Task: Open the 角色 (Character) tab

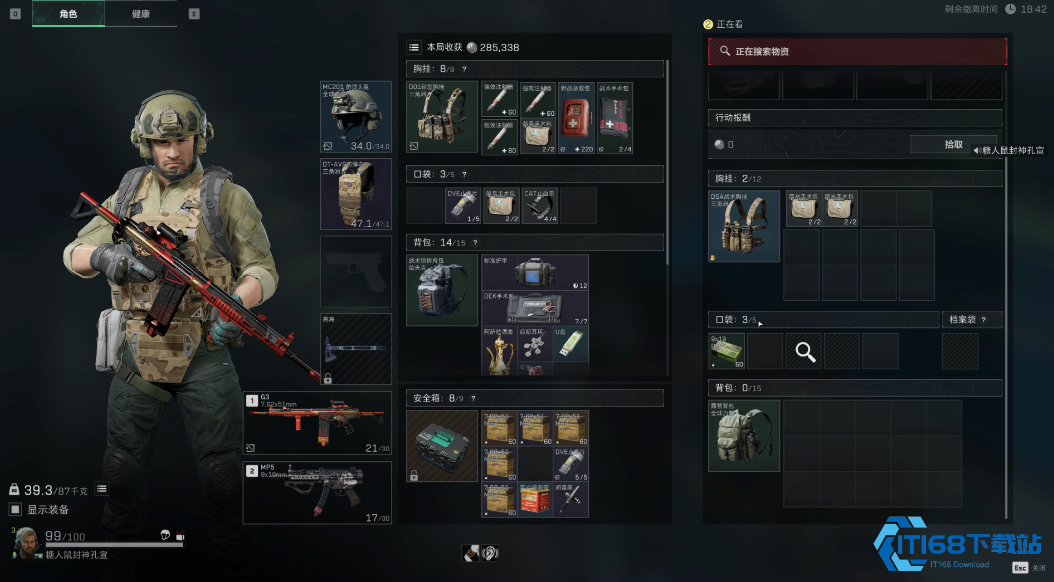Action: tap(68, 14)
